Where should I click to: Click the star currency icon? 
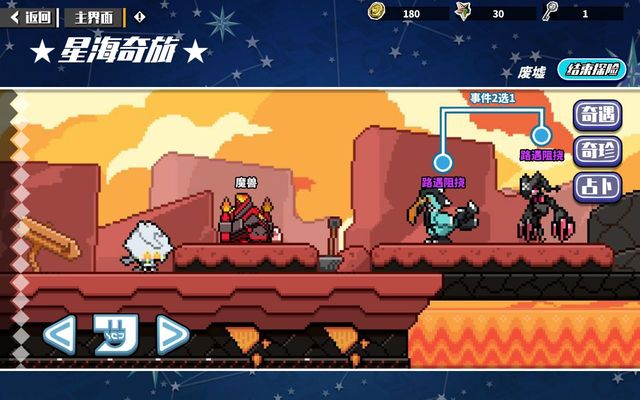tap(463, 12)
